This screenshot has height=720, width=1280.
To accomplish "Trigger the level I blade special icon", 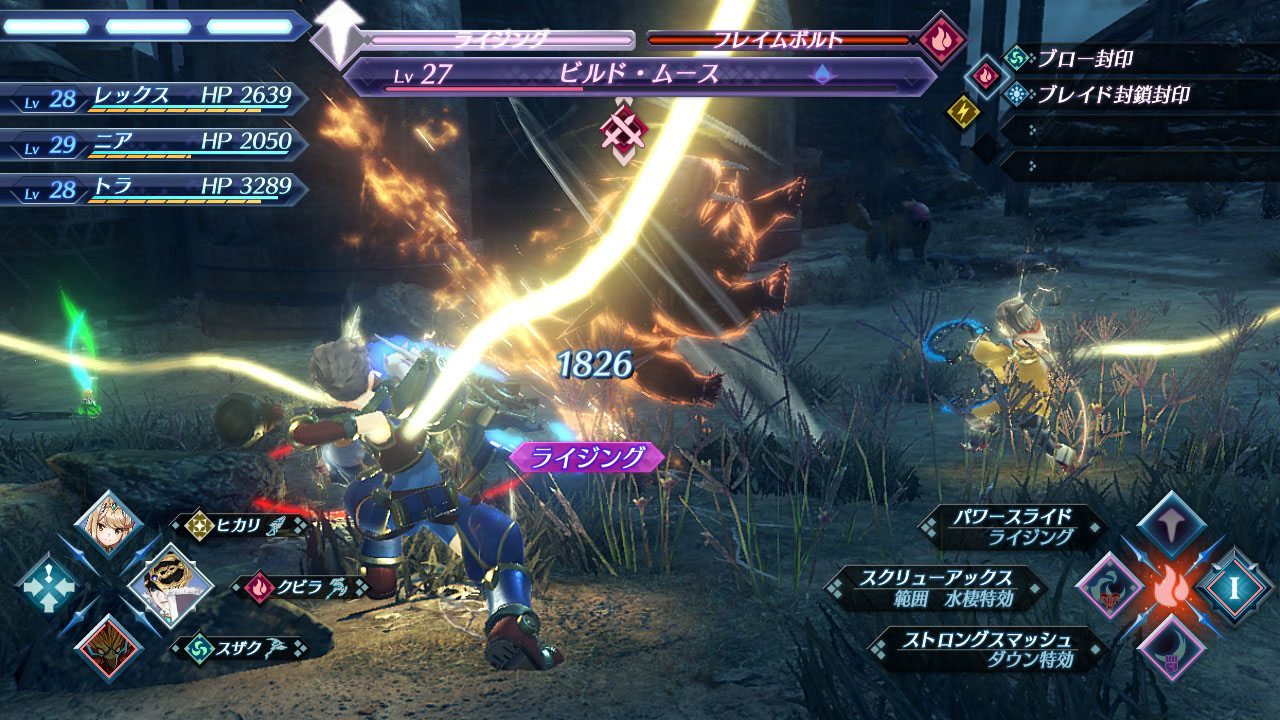I will pos(1236,588).
